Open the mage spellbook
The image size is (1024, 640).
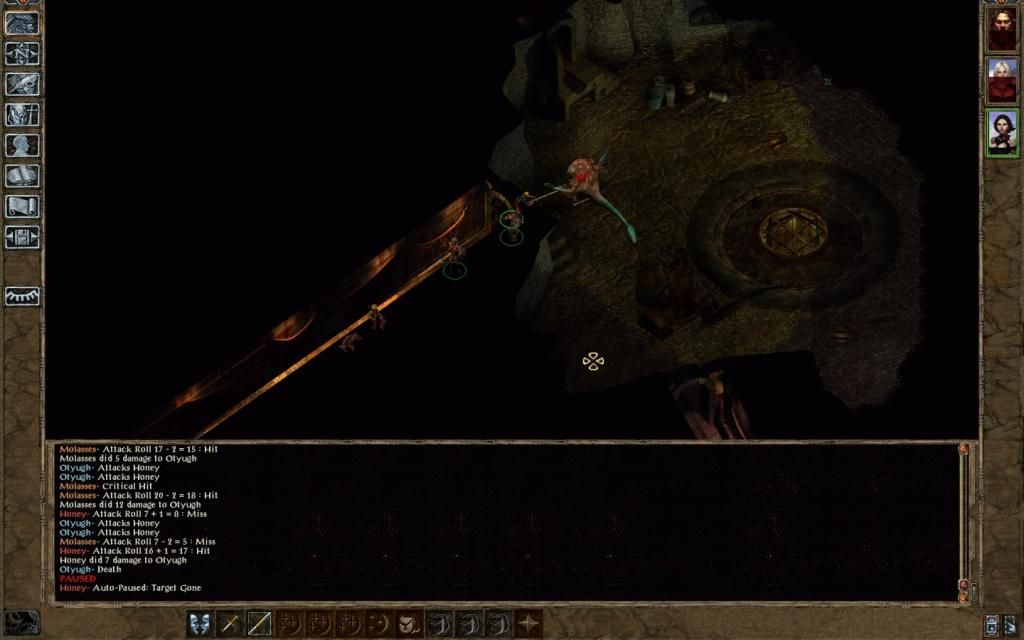click(22, 176)
